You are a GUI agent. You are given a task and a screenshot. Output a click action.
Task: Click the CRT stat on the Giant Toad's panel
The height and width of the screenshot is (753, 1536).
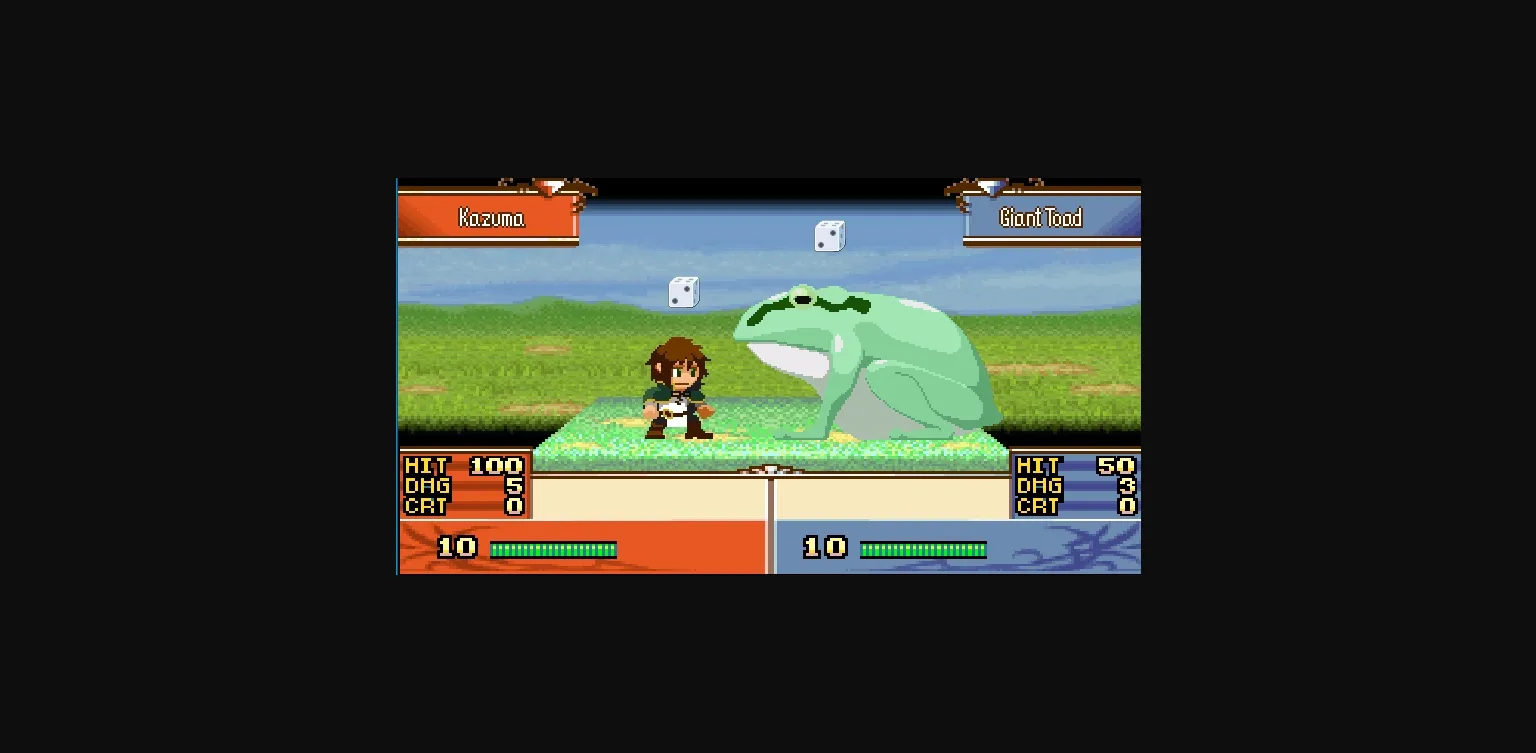pyautogui.click(x=1037, y=507)
